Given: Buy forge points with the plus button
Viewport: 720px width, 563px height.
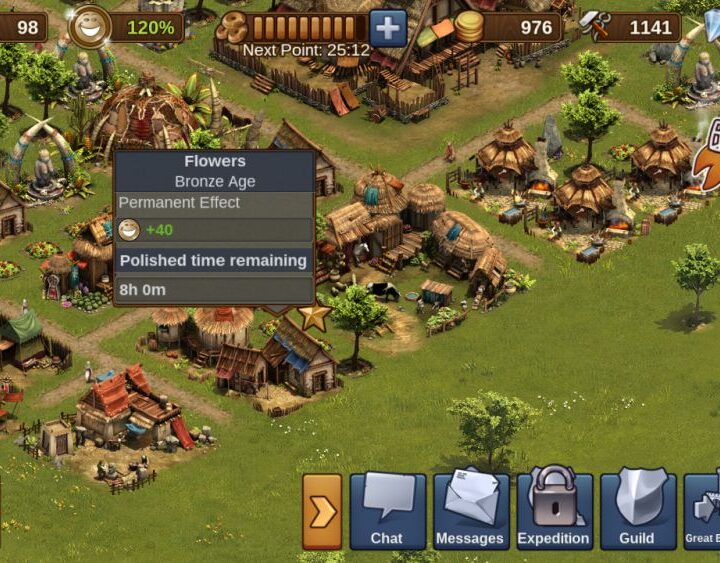Looking at the screenshot, I should point(388,27).
